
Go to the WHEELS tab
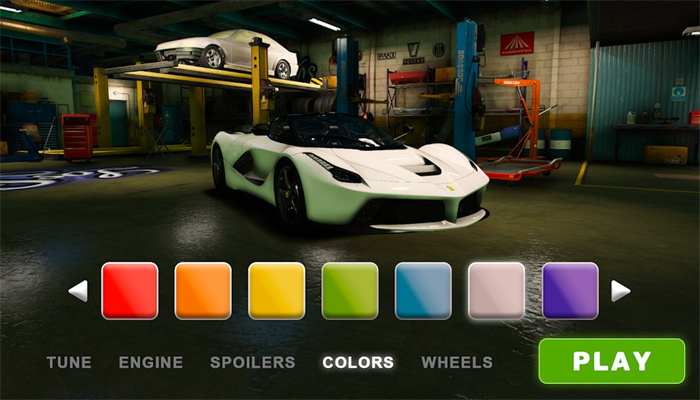[x=457, y=362]
